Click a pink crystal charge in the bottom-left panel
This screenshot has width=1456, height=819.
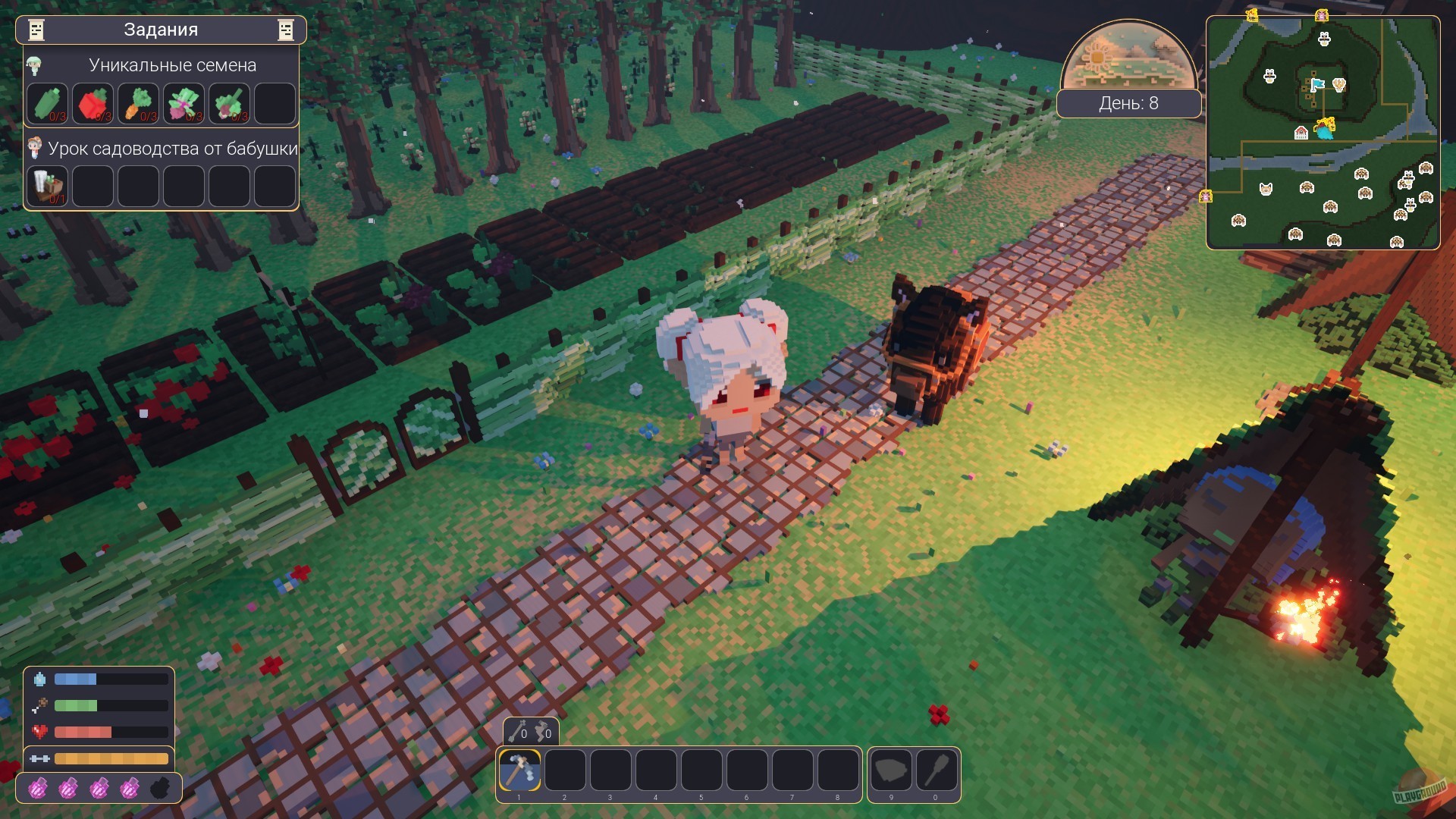pos(39,789)
